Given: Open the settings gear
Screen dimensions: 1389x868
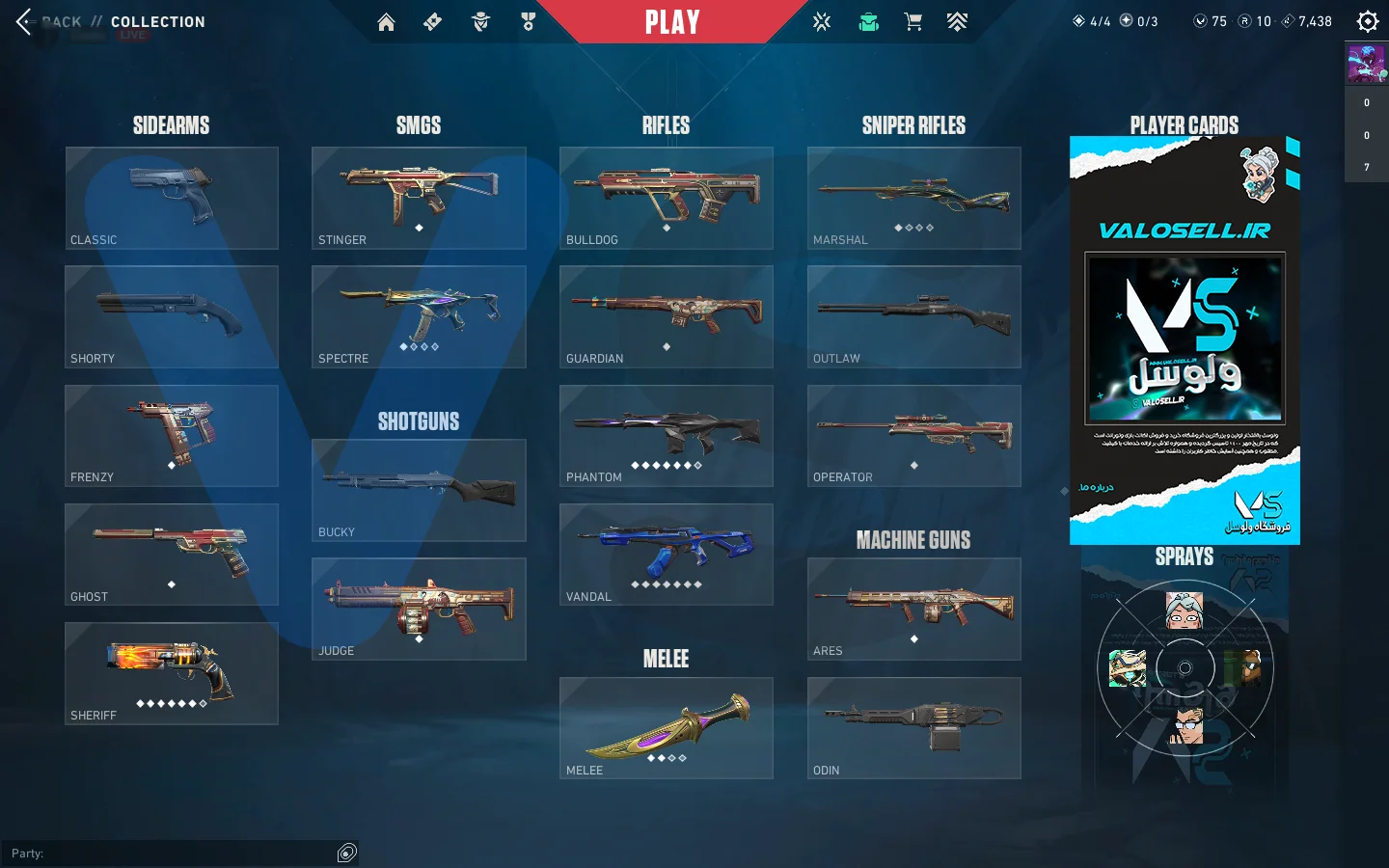Looking at the screenshot, I should pyautogui.click(x=1367, y=21).
